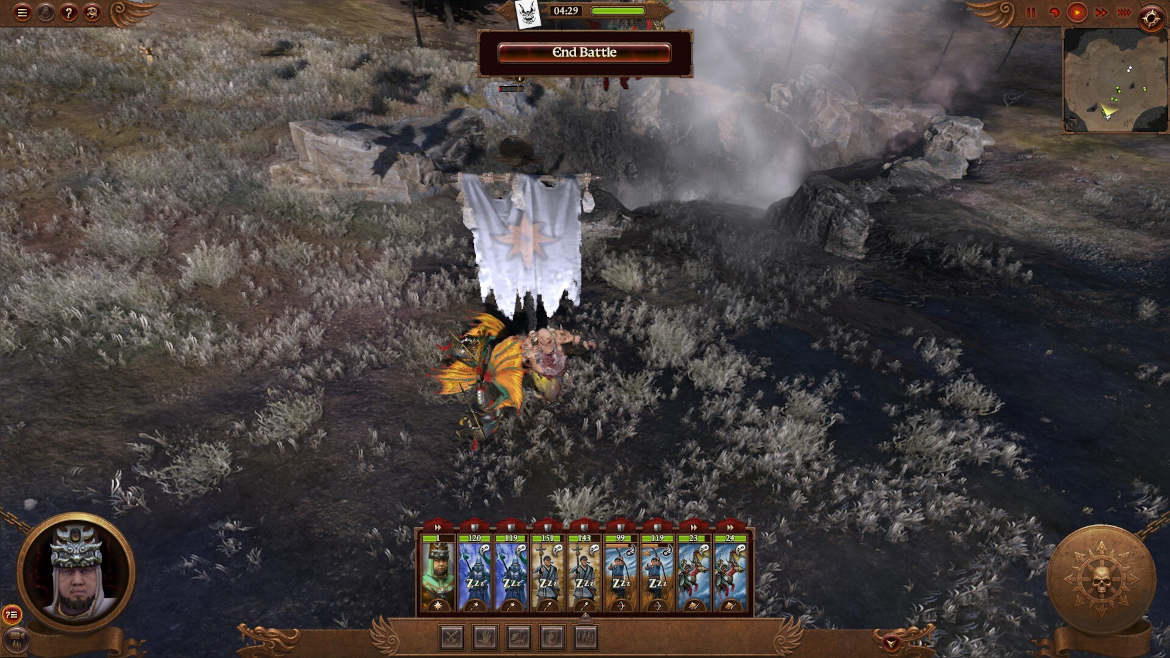Click on the battlefield minimap

tap(1114, 80)
